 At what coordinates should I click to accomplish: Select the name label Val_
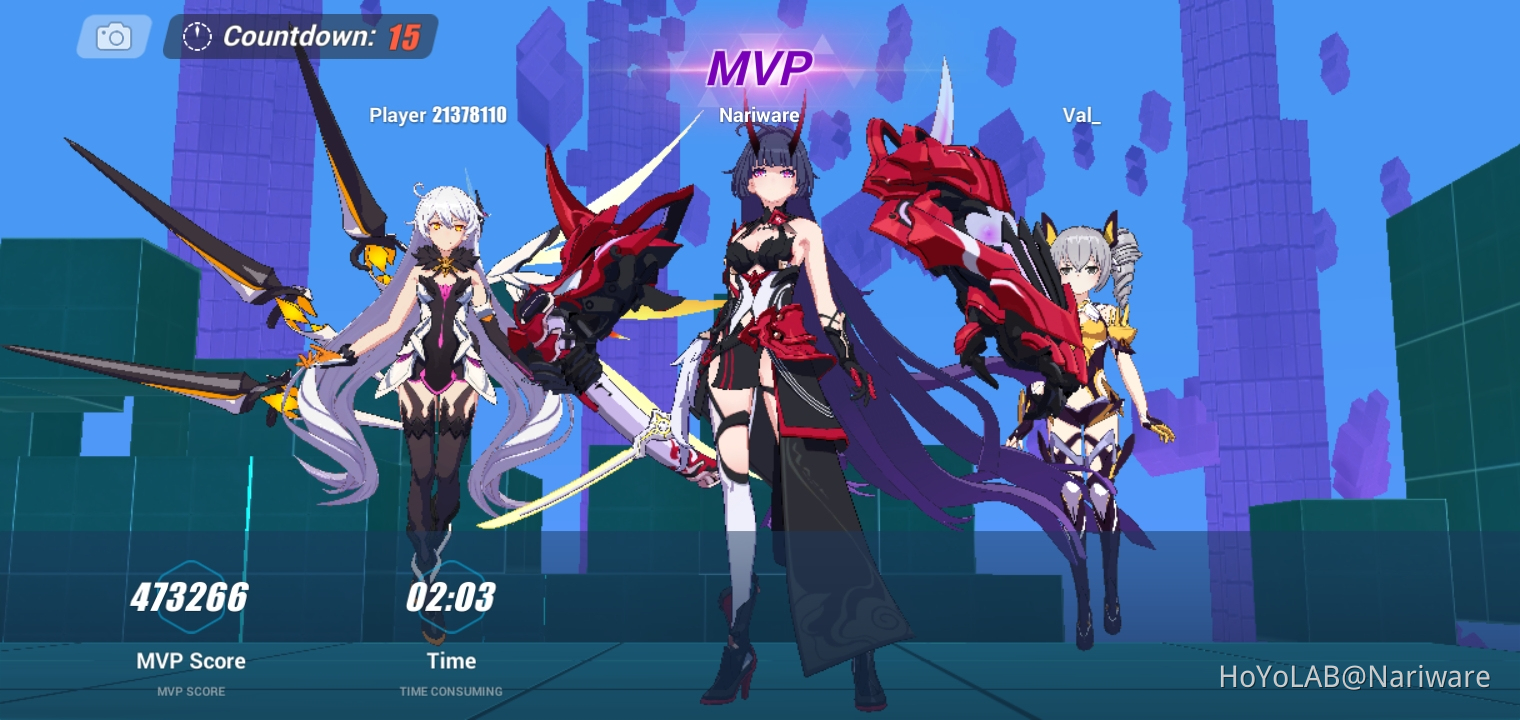click(x=1079, y=115)
